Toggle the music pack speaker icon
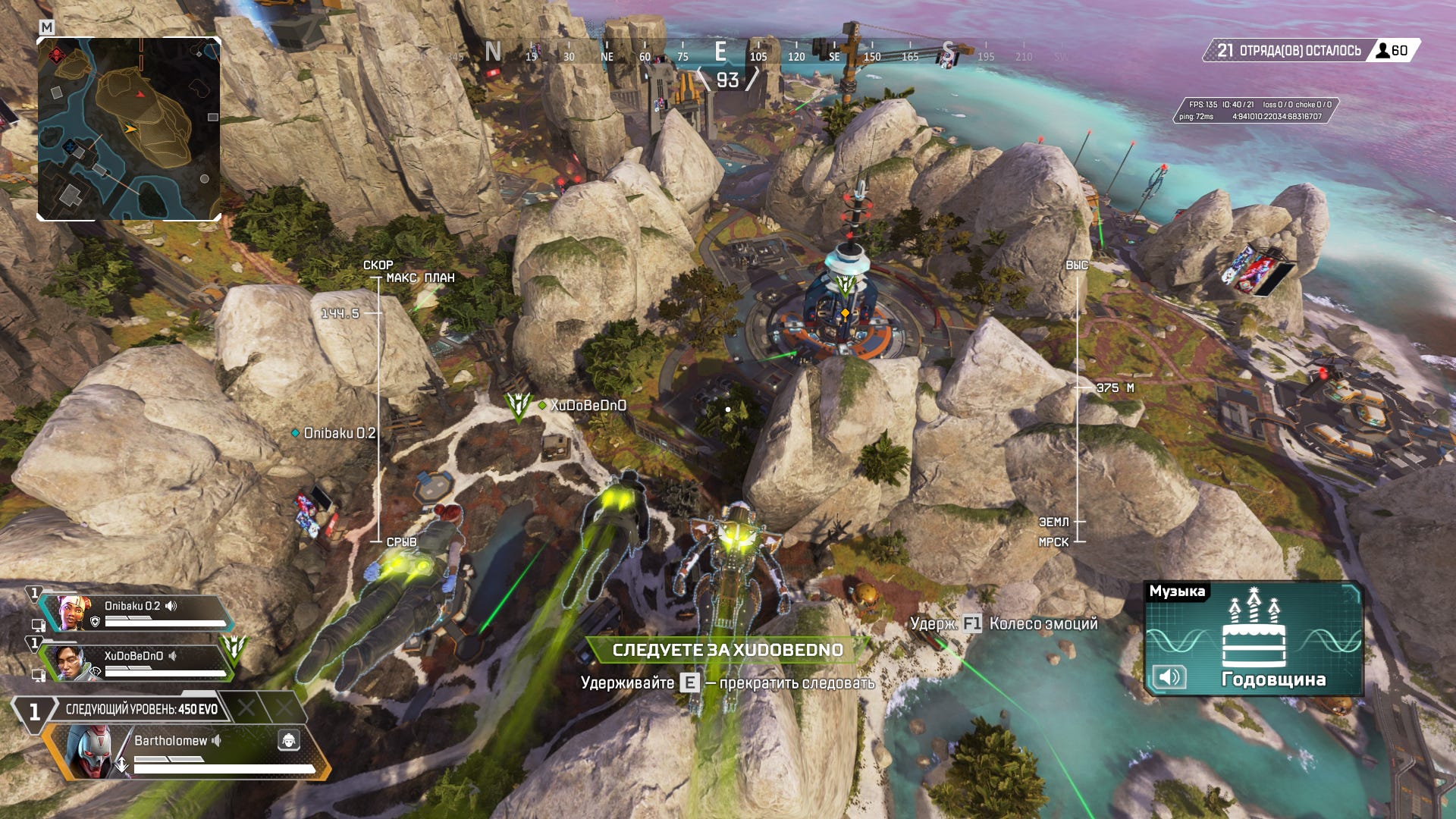Viewport: 1456px width, 819px height. 1169,676
